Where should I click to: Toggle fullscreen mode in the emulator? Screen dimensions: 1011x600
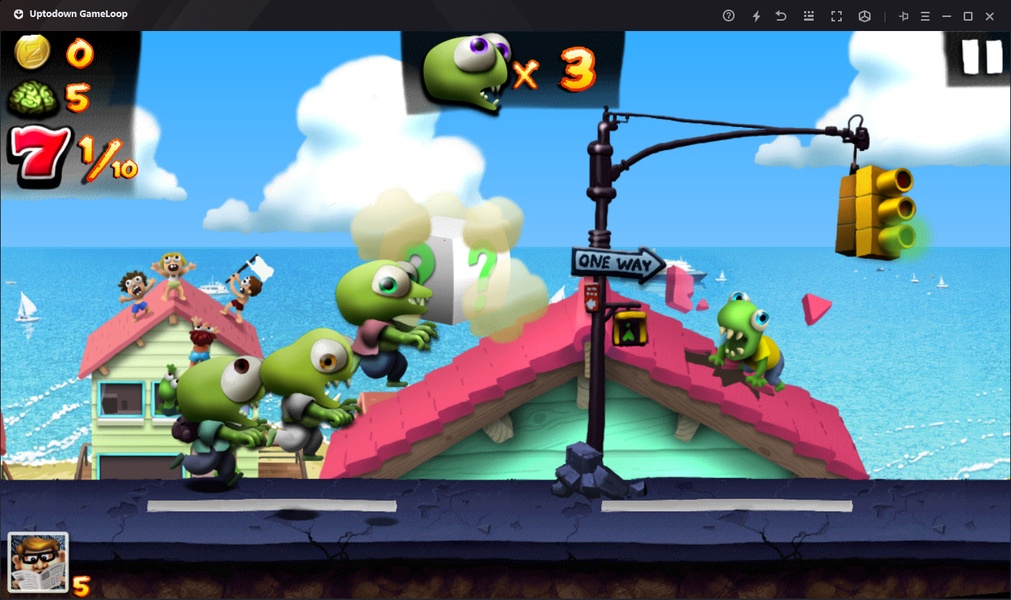[837, 16]
